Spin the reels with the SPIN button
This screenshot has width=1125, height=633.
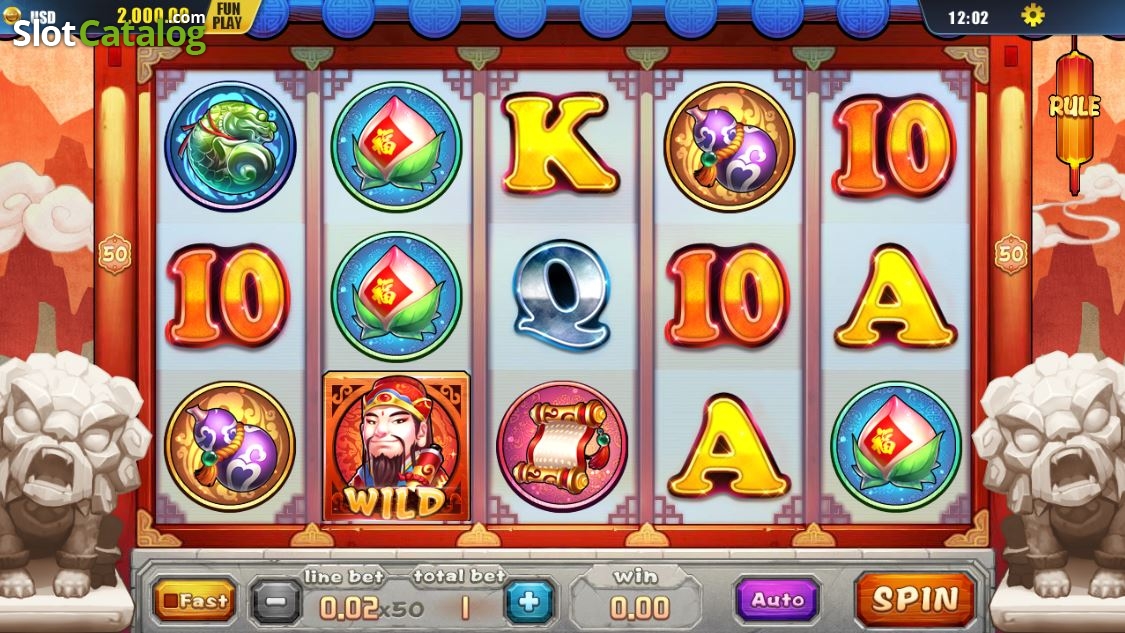(914, 599)
